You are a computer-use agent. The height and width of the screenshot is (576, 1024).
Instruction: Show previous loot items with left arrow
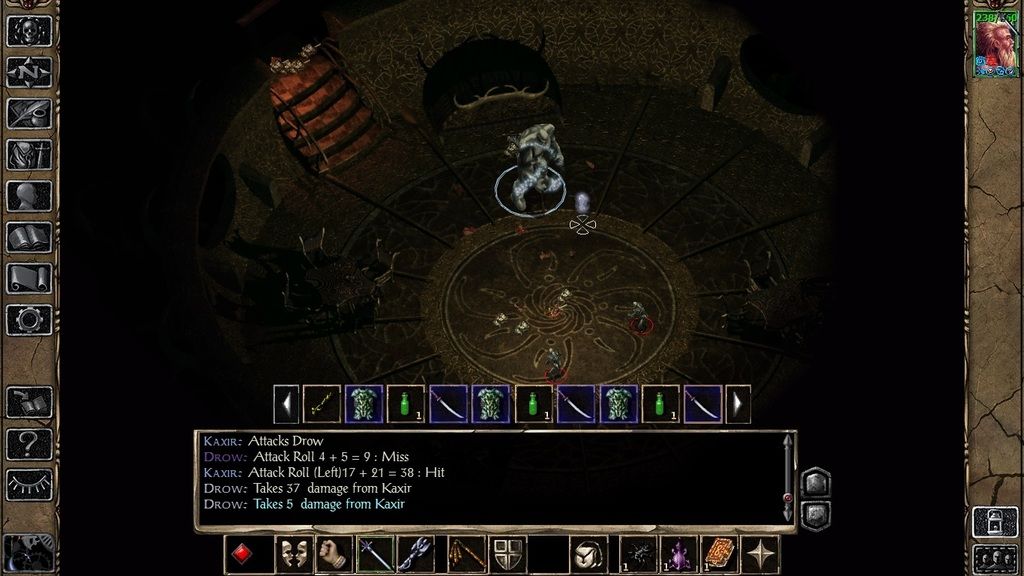(286, 404)
